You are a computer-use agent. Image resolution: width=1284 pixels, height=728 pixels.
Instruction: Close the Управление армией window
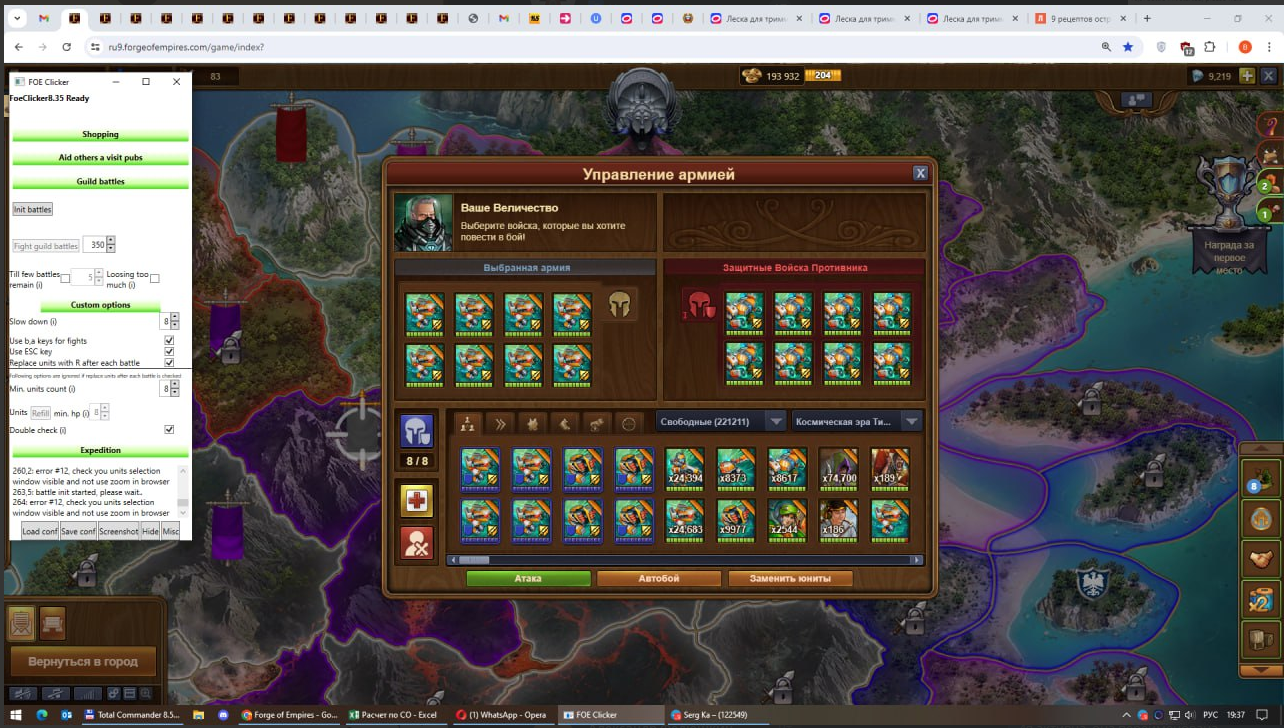pyautogui.click(x=920, y=173)
